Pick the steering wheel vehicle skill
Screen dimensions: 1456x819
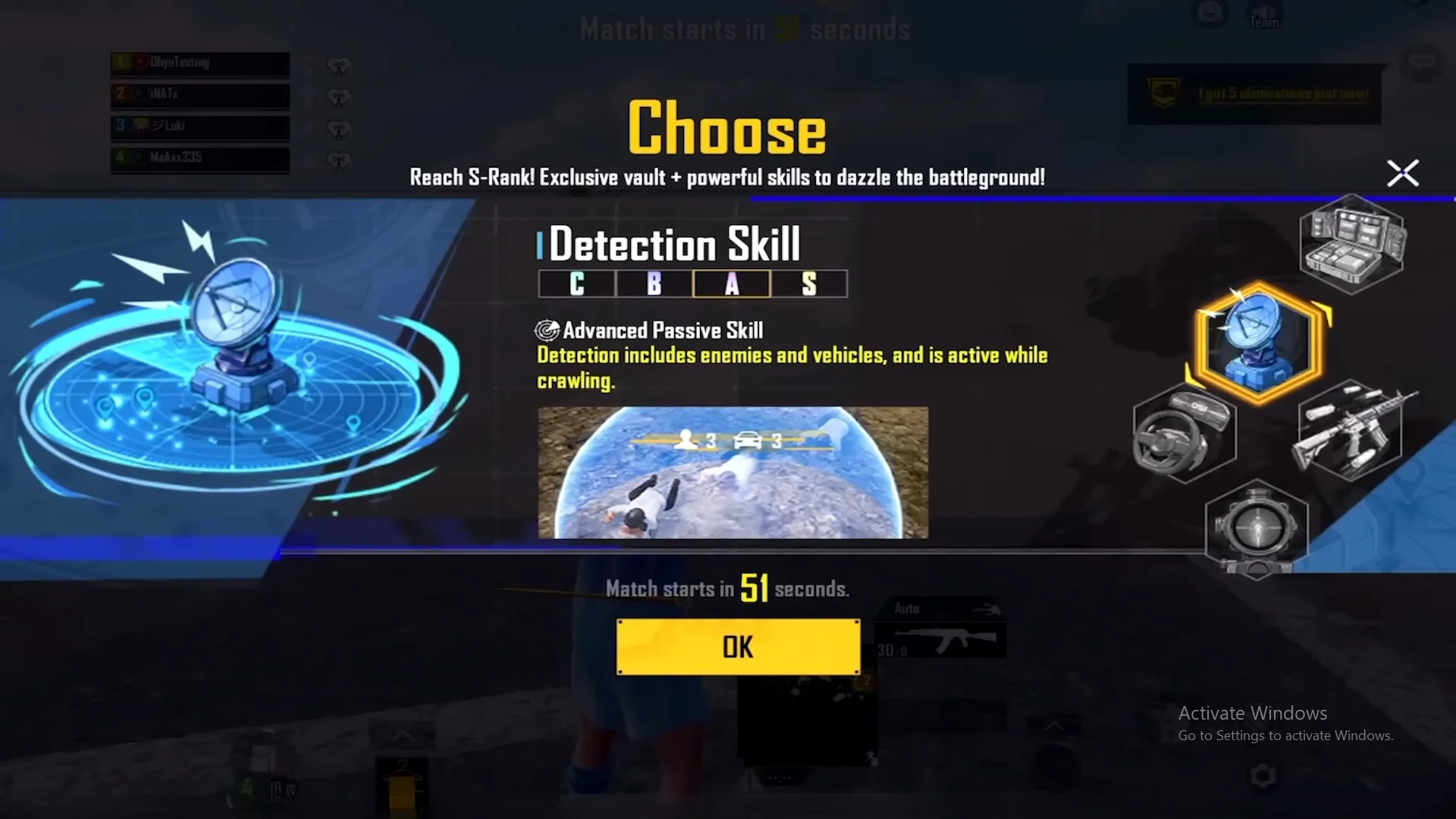coord(1184,433)
